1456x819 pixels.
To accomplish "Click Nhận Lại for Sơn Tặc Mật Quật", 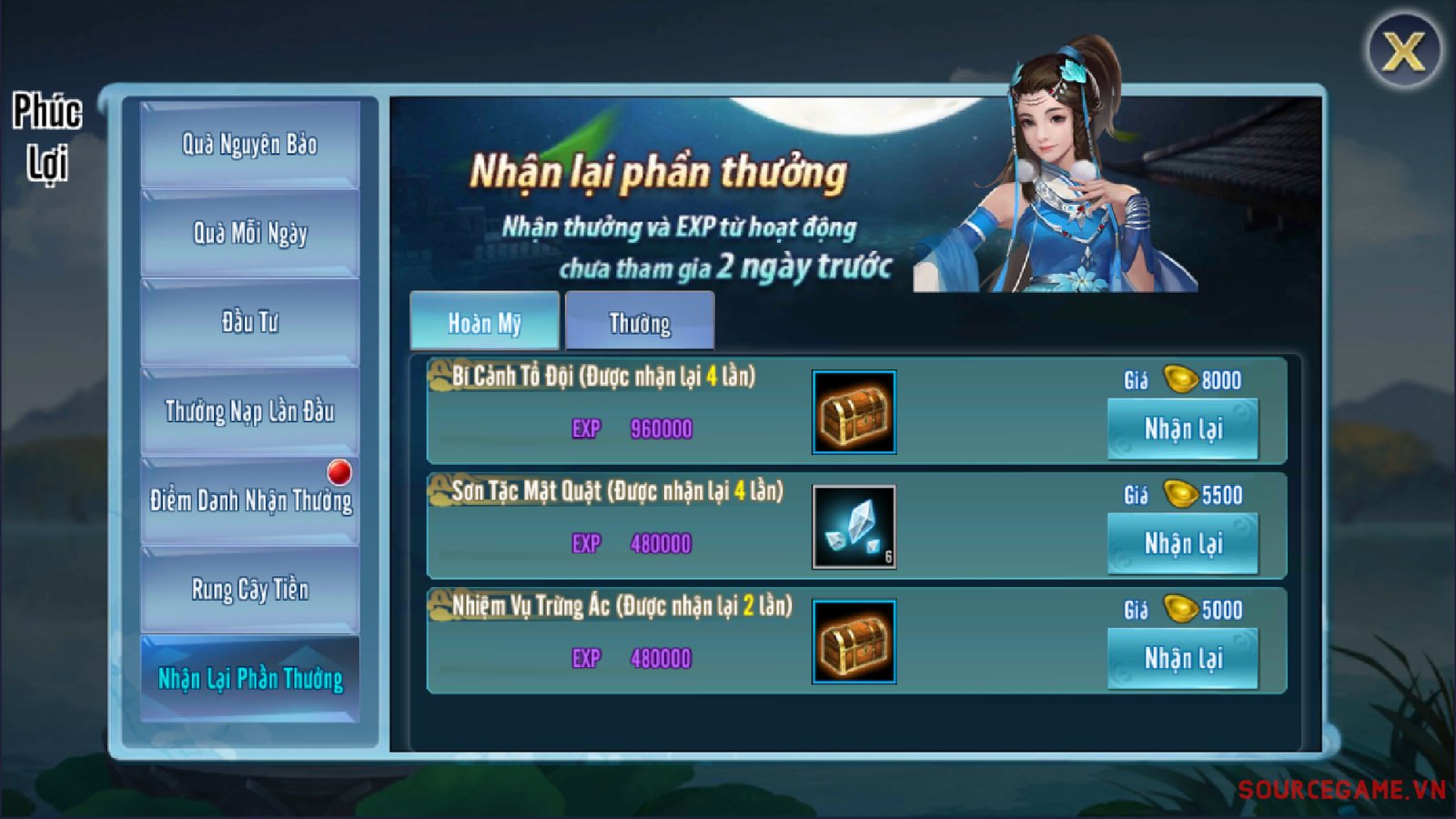I will 1183,543.
